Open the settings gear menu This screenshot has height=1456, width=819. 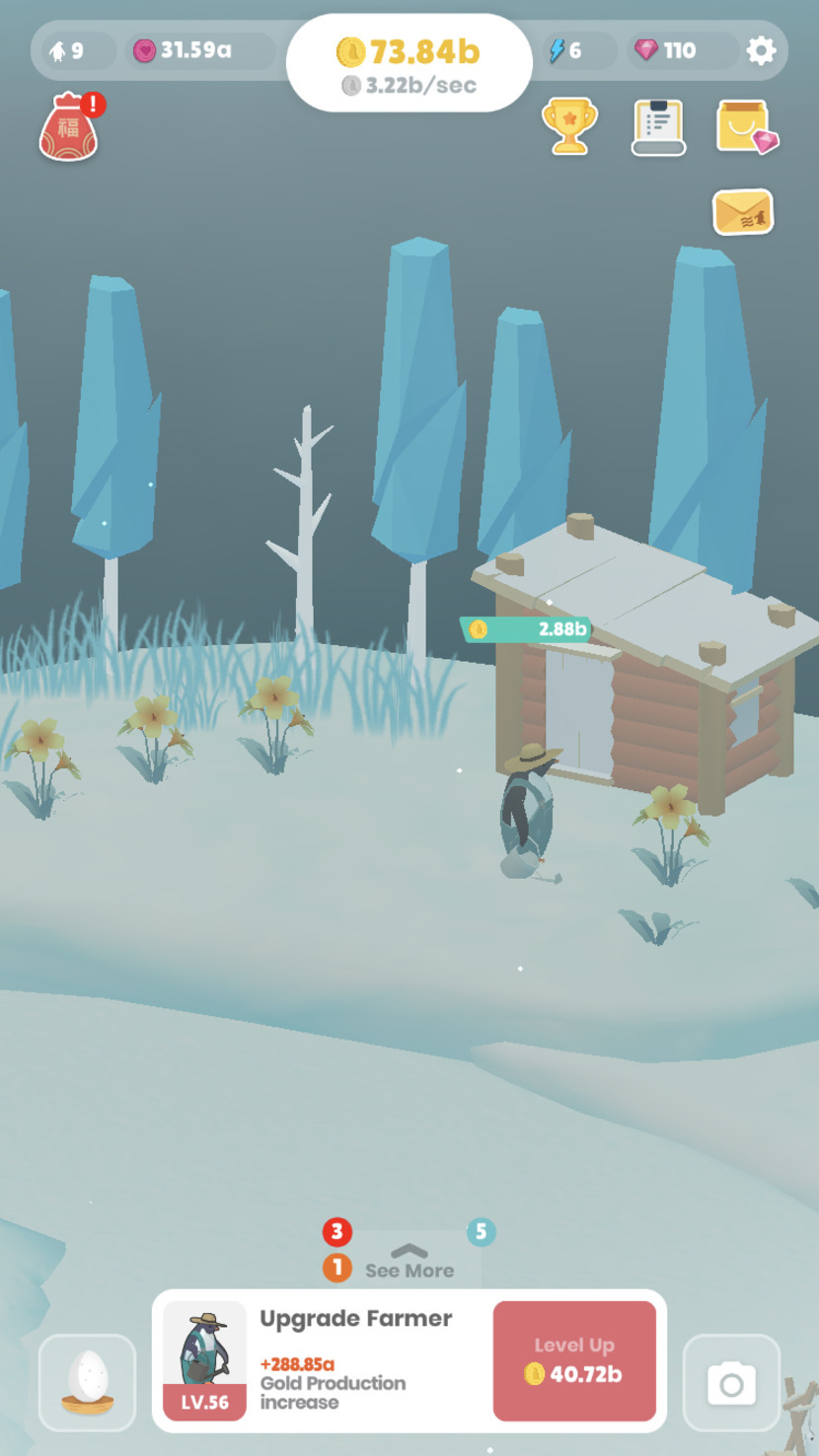(x=761, y=50)
